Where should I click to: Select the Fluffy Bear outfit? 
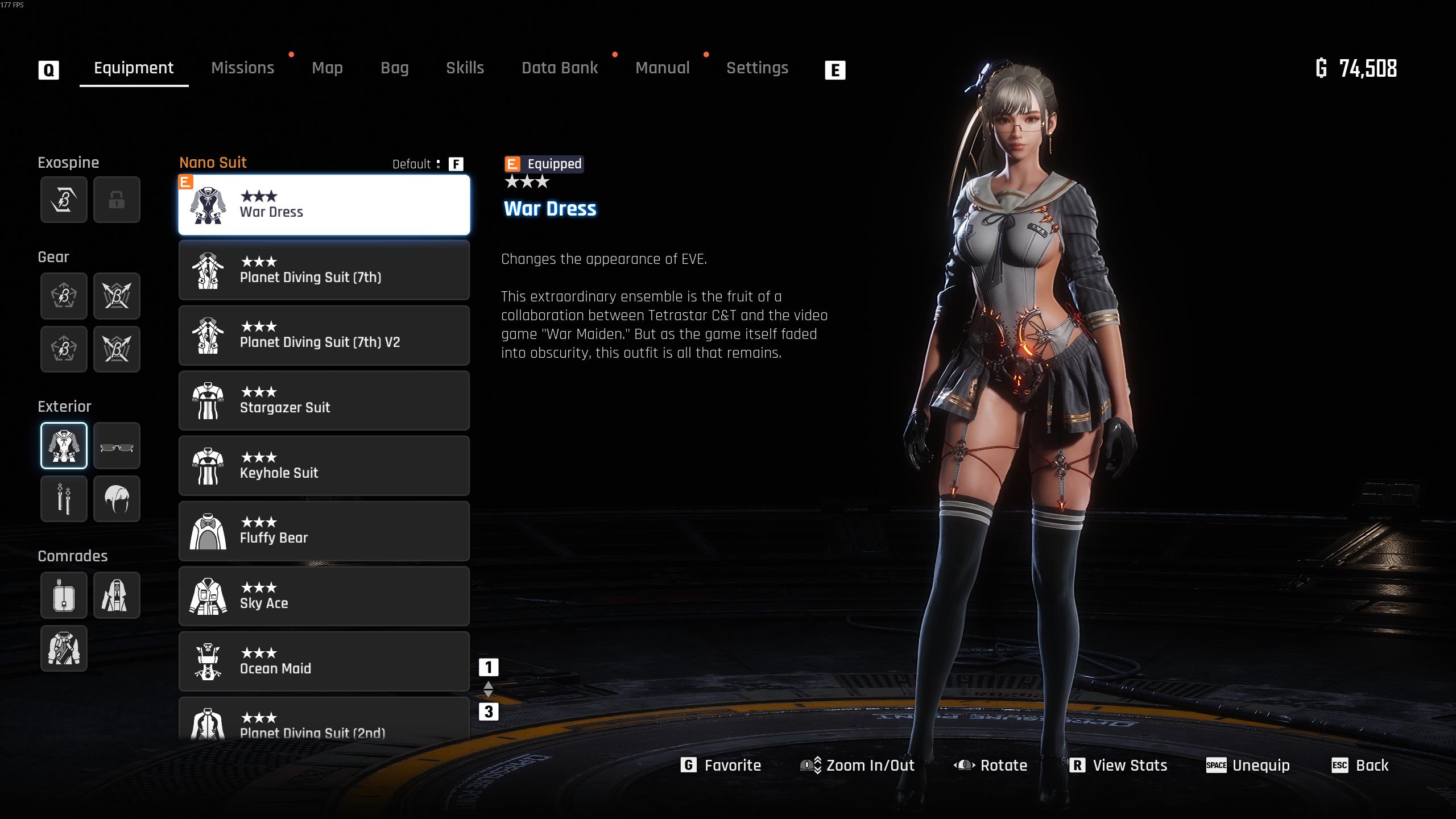[x=324, y=531]
